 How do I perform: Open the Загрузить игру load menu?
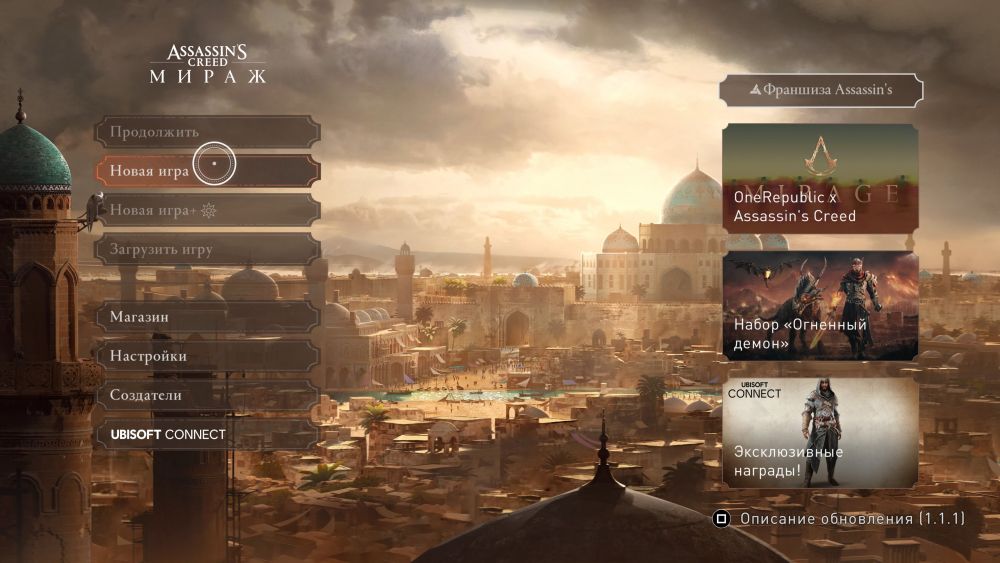(x=207, y=249)
